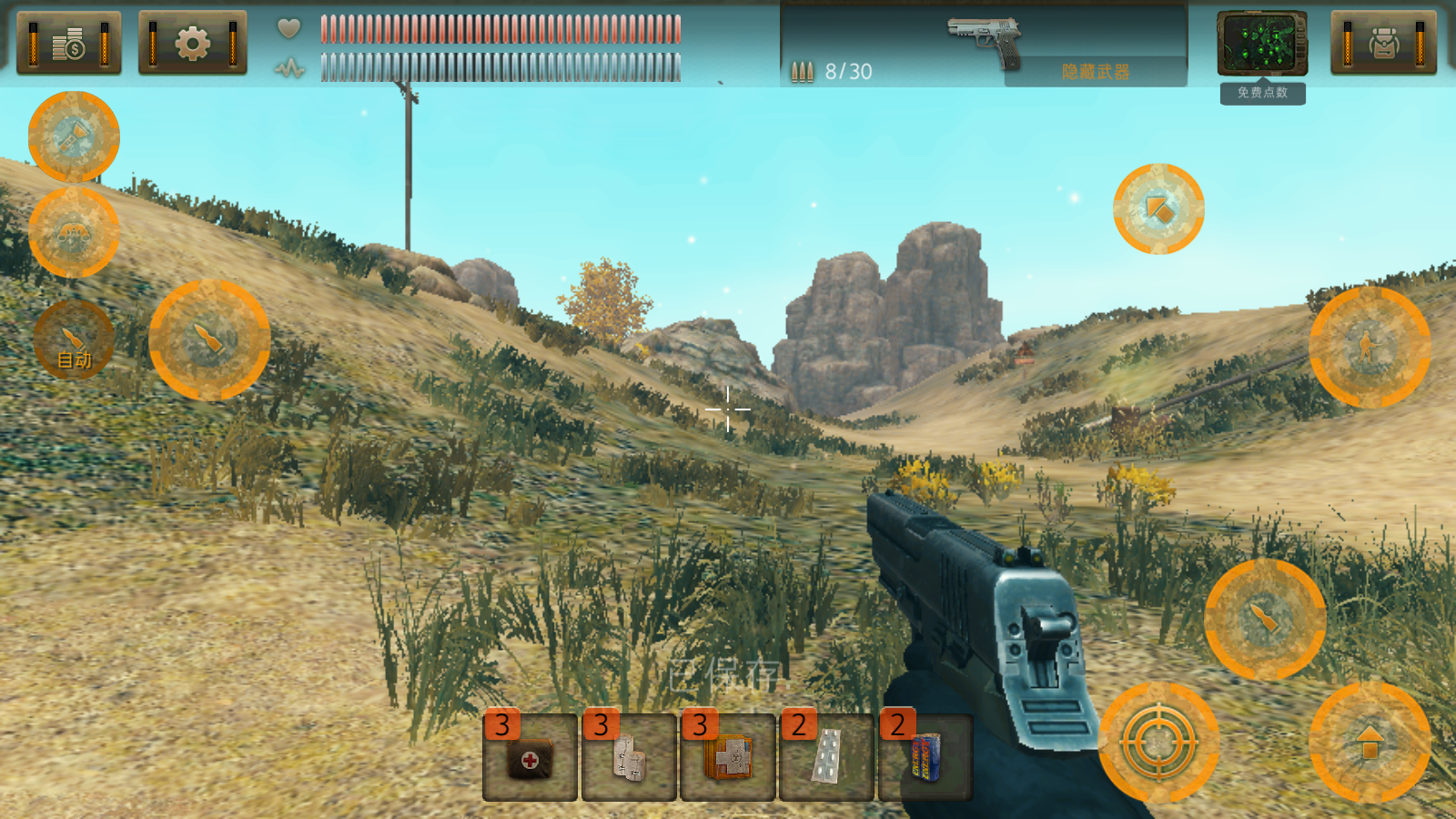This screenshot has width=1456, height=819.
Task: Jump with the up arrow button
Action: coord(1369,743)
